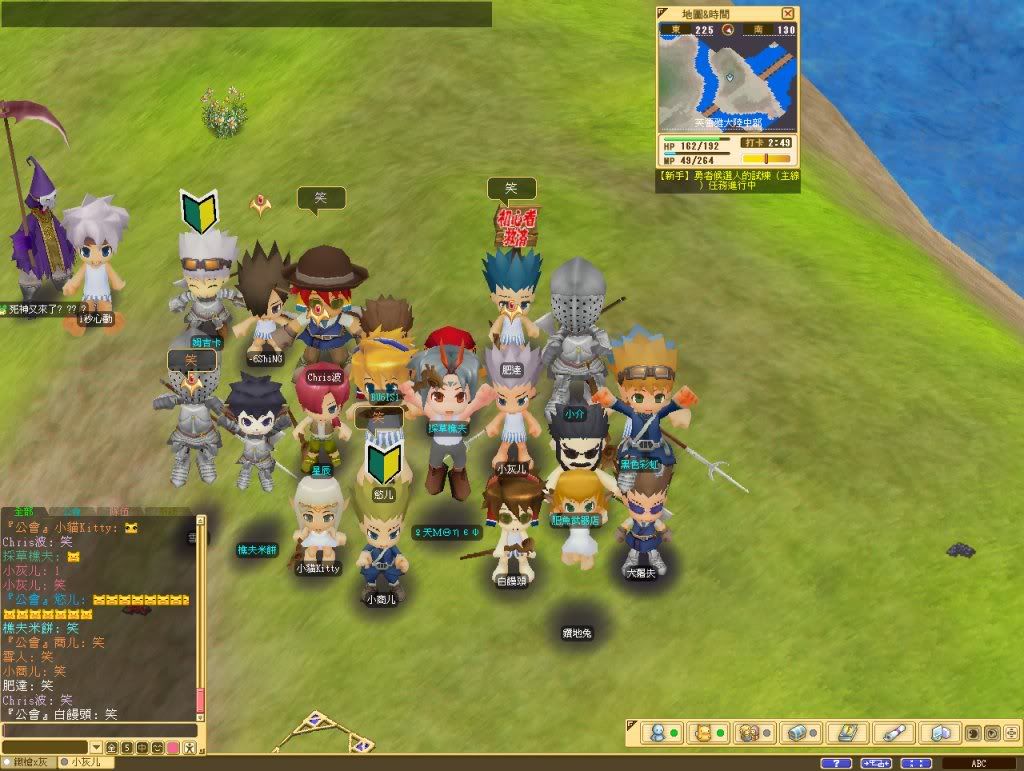Close the map and time window
This screenshot has height=771, width=1024.
click(788, 13)
